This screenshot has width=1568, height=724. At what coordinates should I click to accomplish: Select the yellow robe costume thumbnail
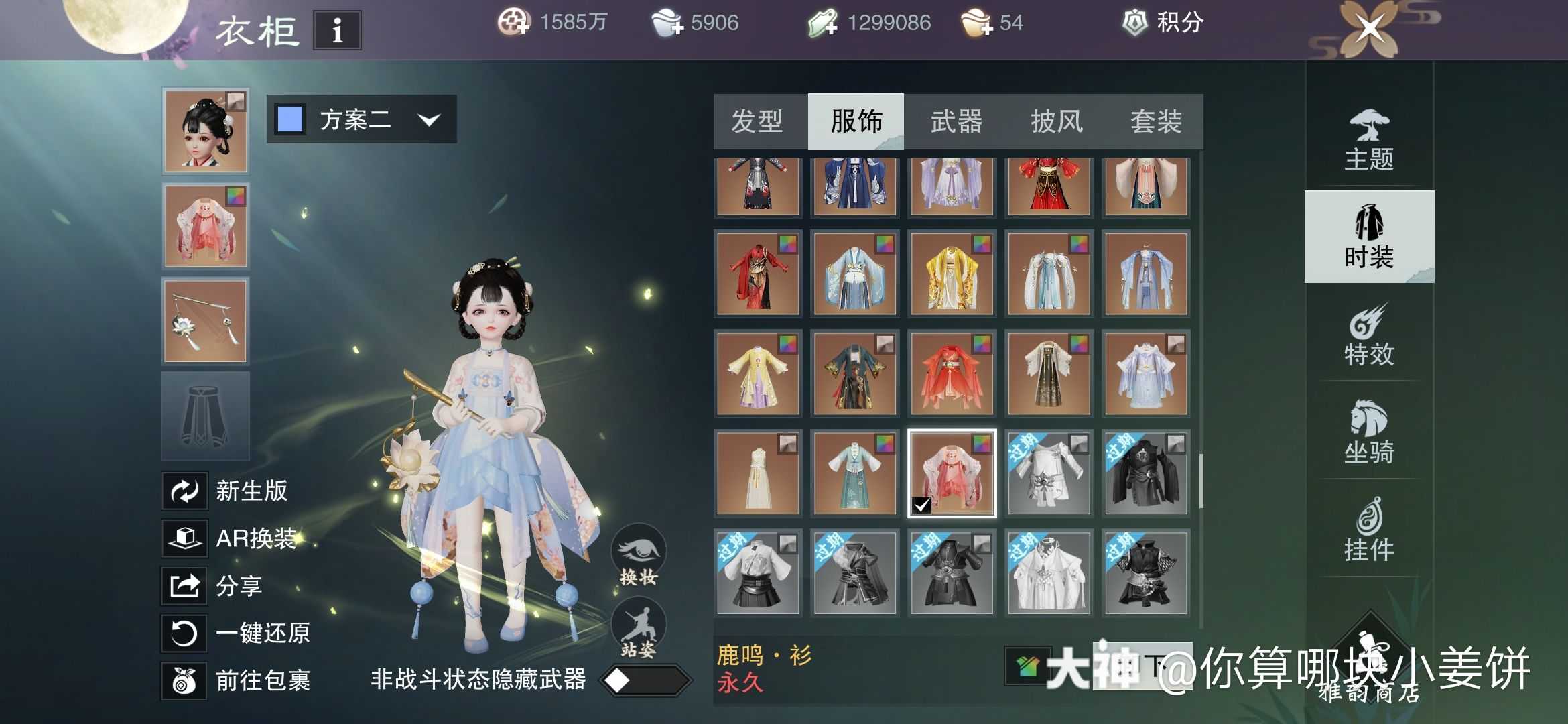pos(952,274)
